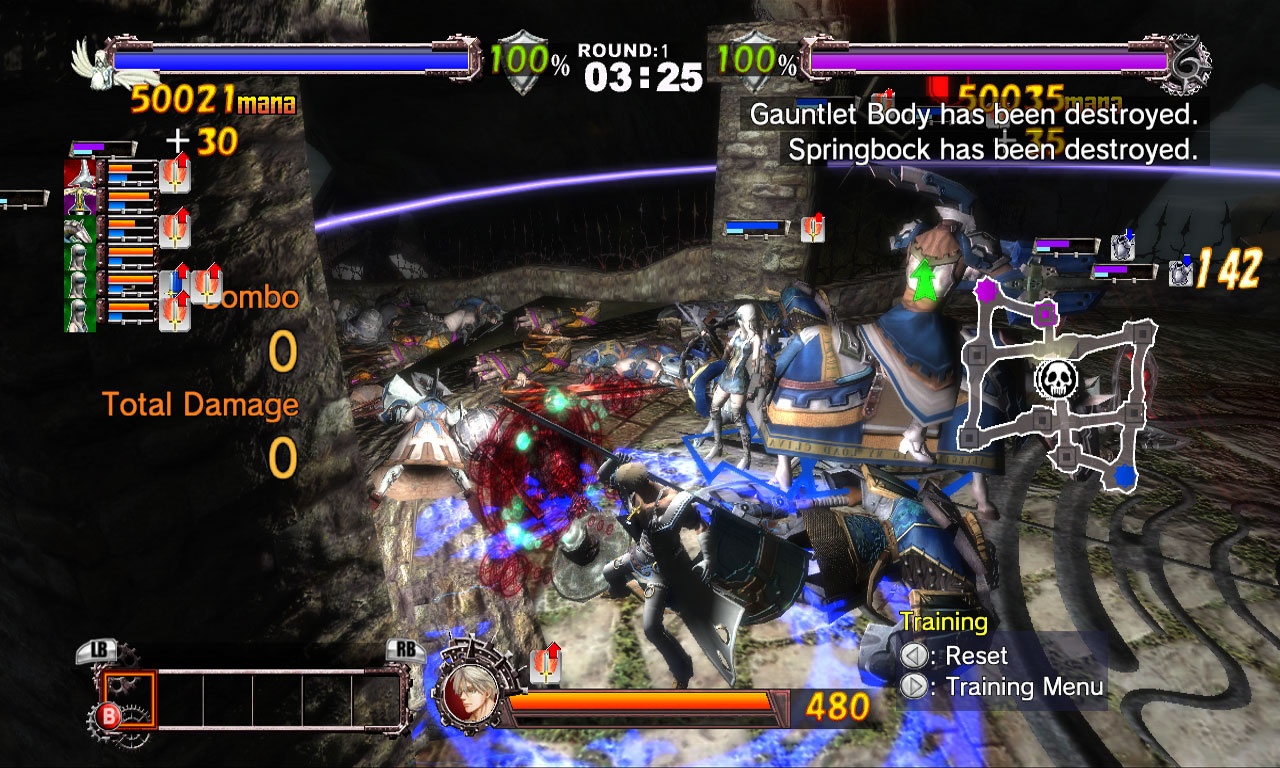Select the purple sword-banner unit portrait
Image resolution: width=1280 pixels, height=768 pixels.
[80, 200]
